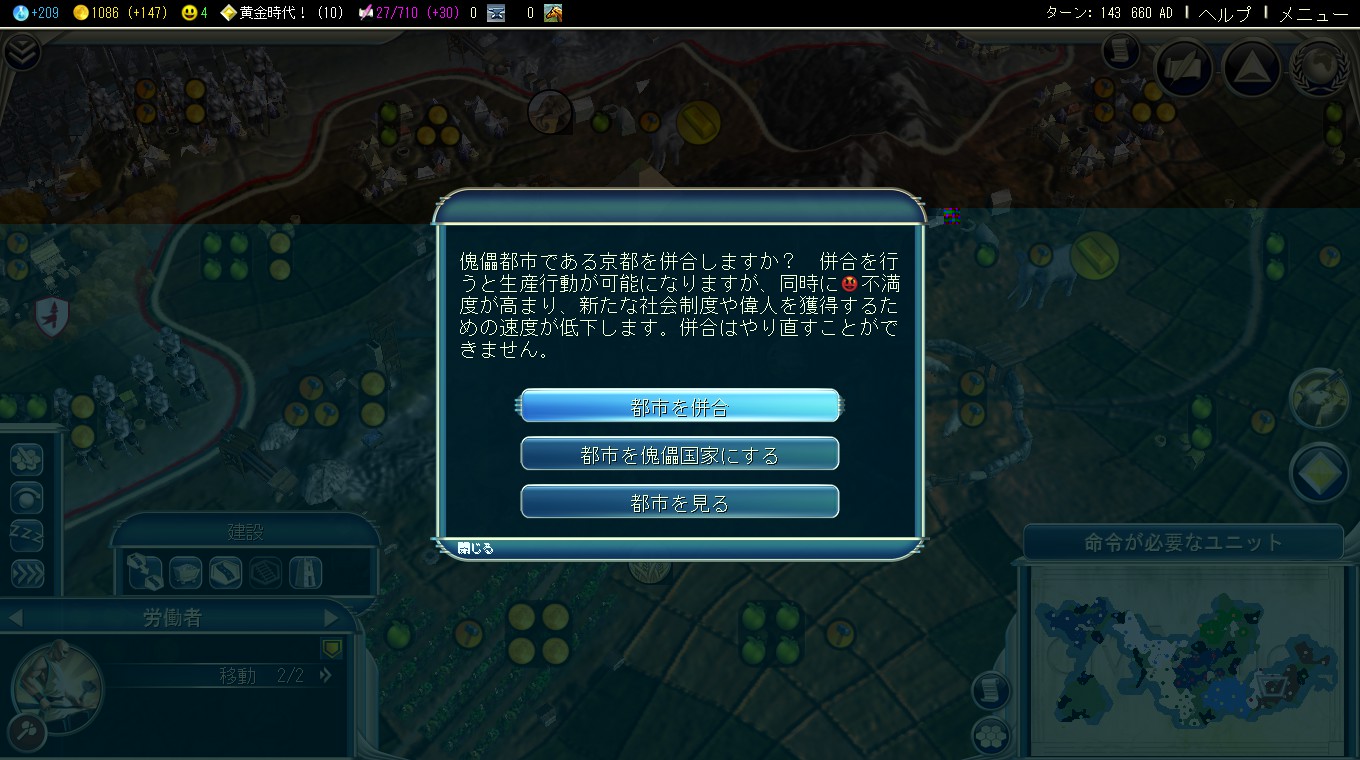Viewport: 1360px width, 760px height.
Task: Order the worker to construct a mine
Action: click(186, 574)
